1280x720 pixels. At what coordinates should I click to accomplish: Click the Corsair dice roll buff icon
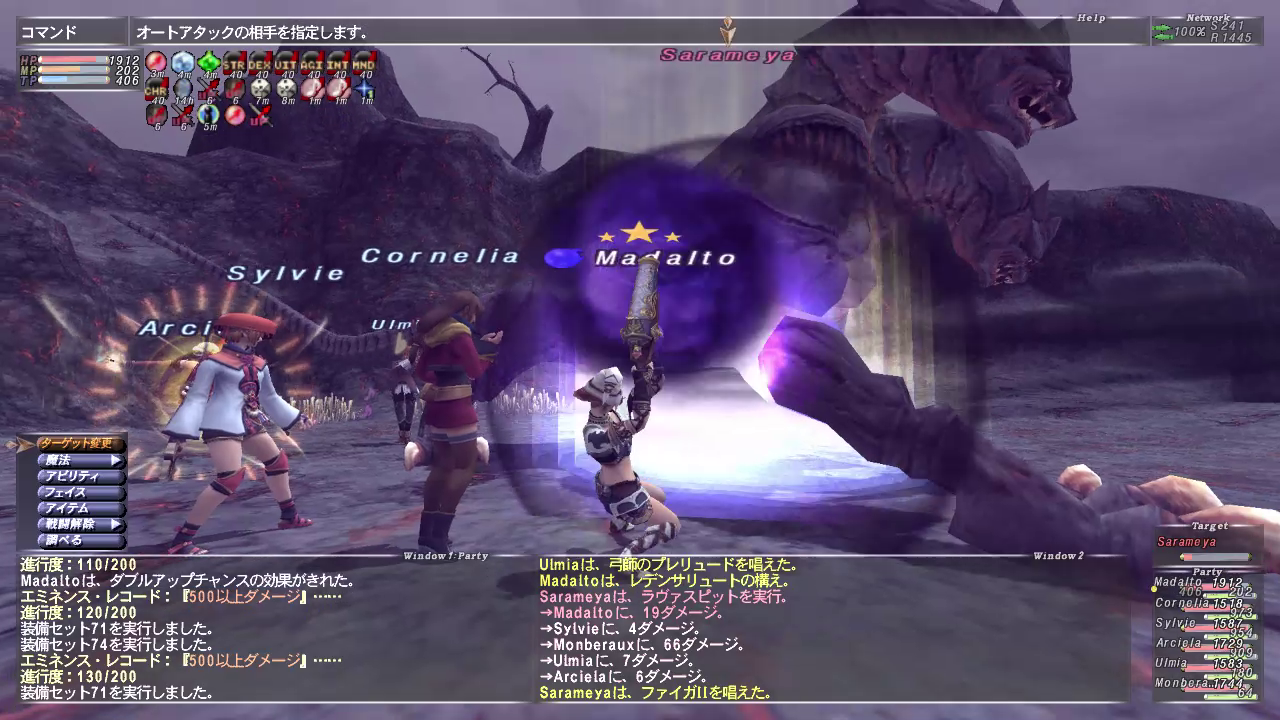[260, 89]
